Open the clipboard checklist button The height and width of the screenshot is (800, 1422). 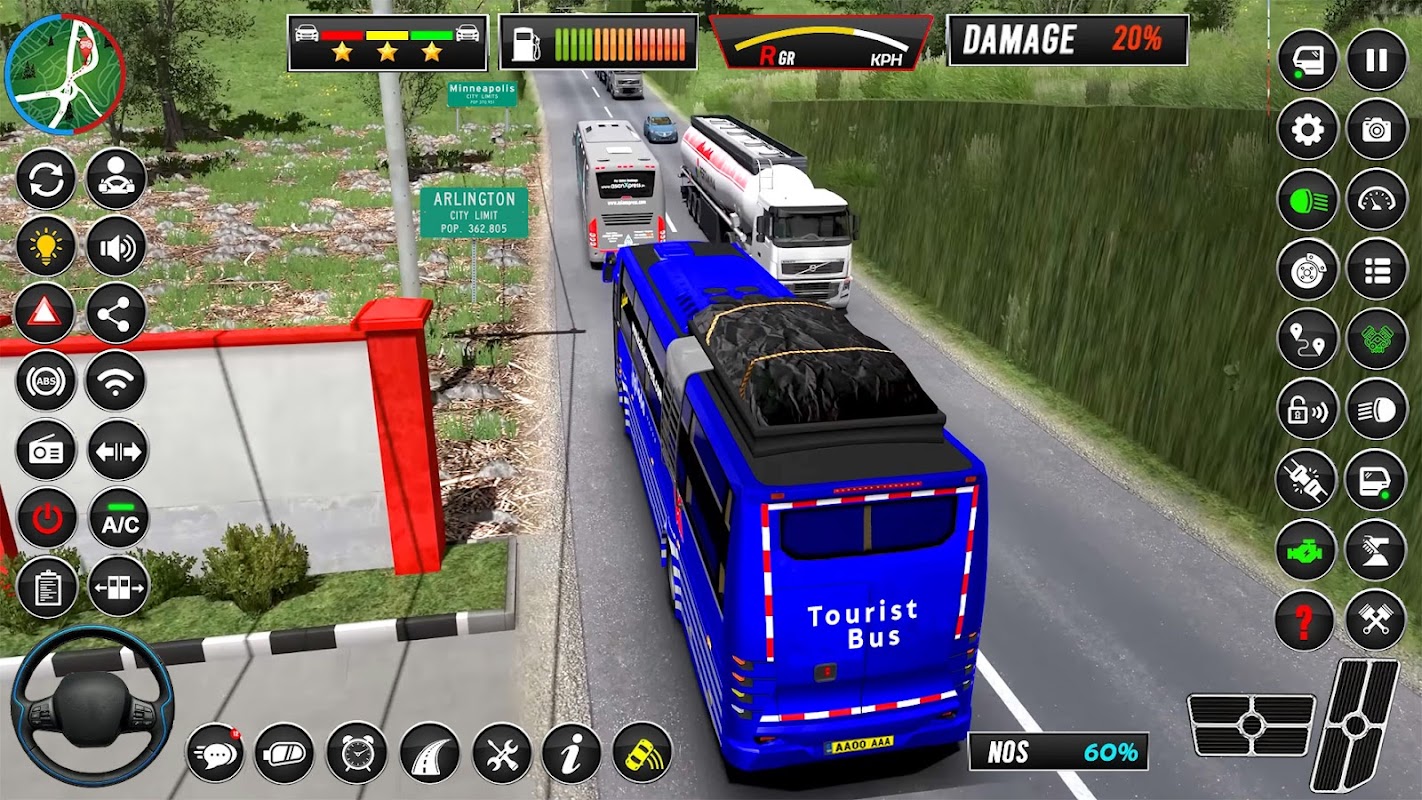45,587
